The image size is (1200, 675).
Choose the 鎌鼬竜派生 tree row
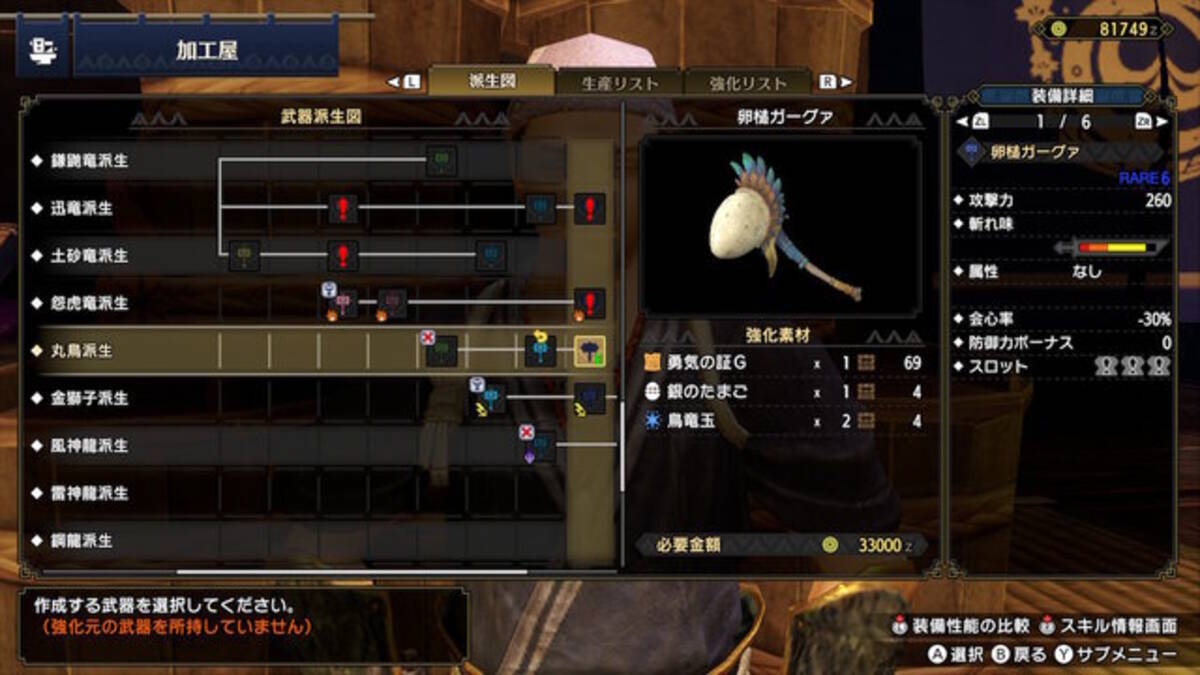coord(90,161)
